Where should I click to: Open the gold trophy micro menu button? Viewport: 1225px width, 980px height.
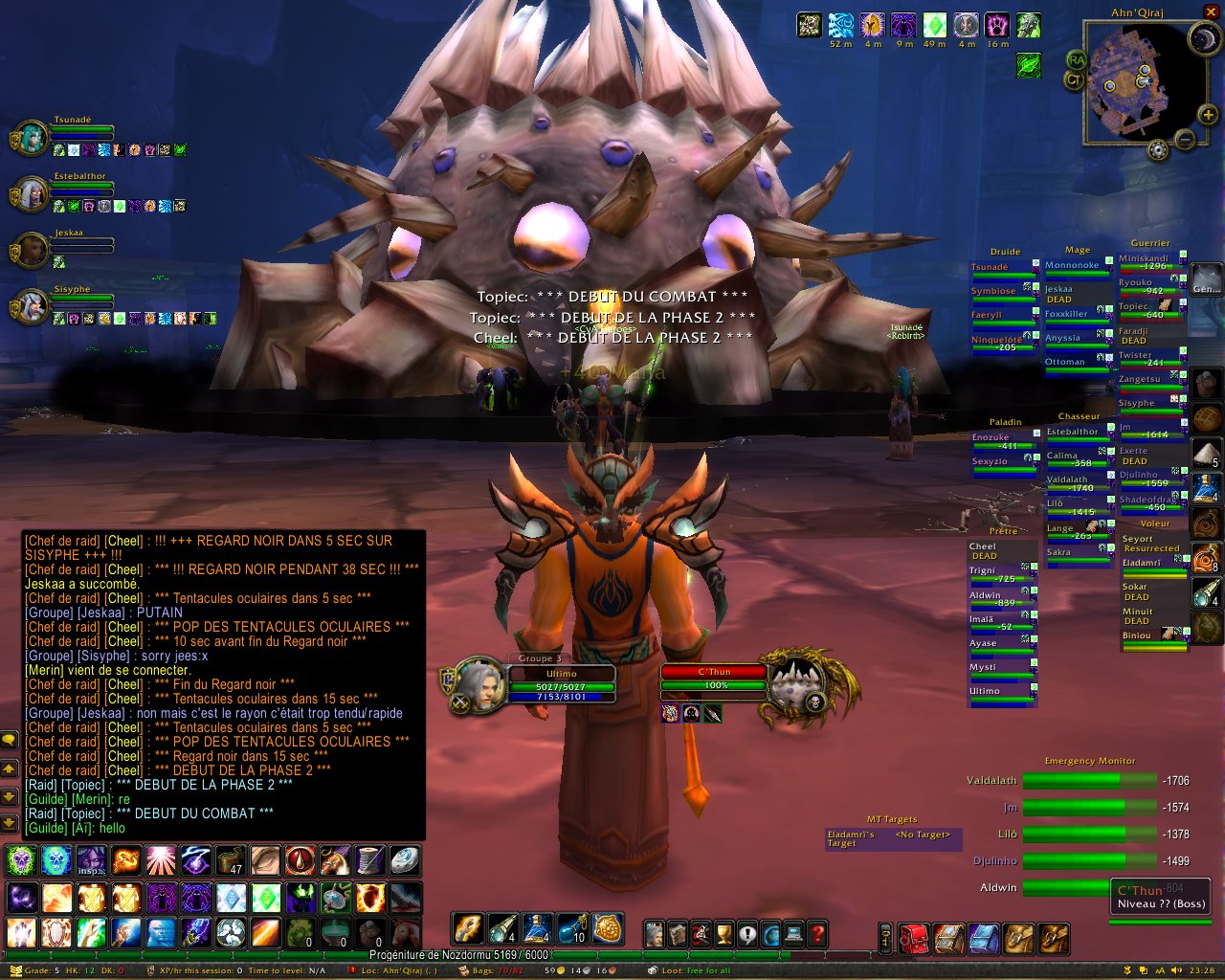pos(724,933)
